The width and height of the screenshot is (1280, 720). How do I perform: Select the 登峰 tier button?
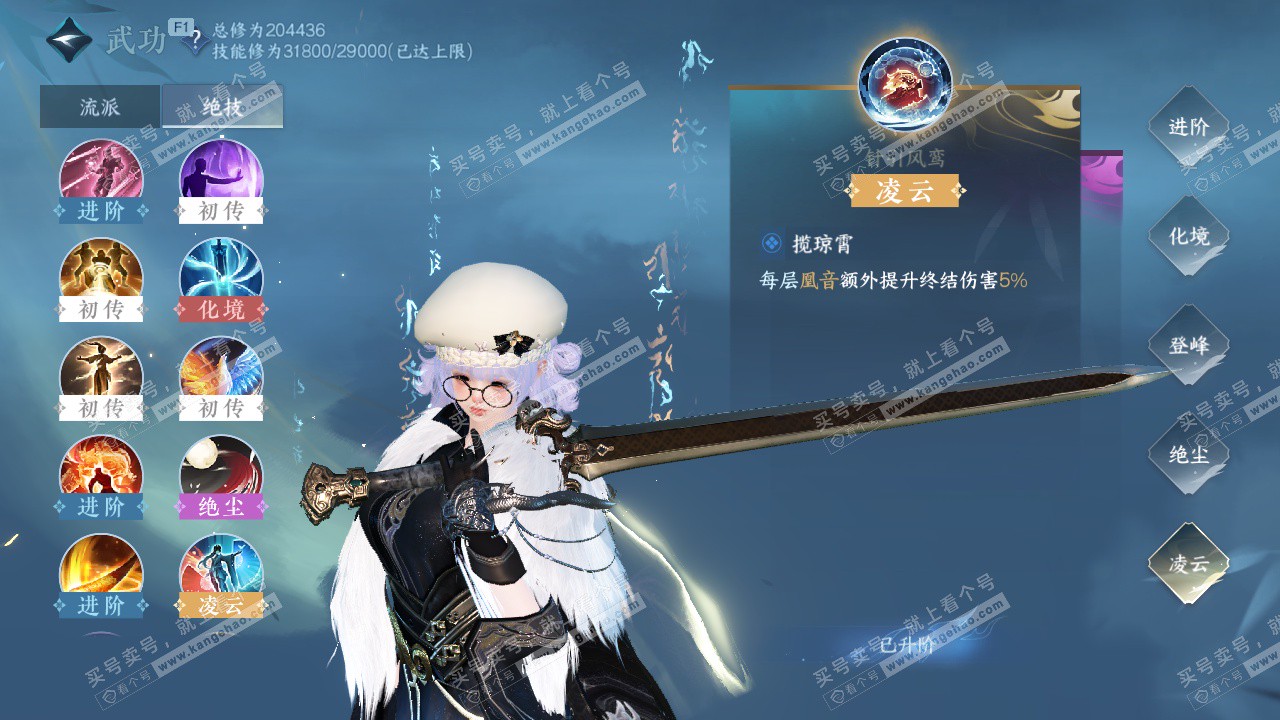click(x=1189, y=345)
